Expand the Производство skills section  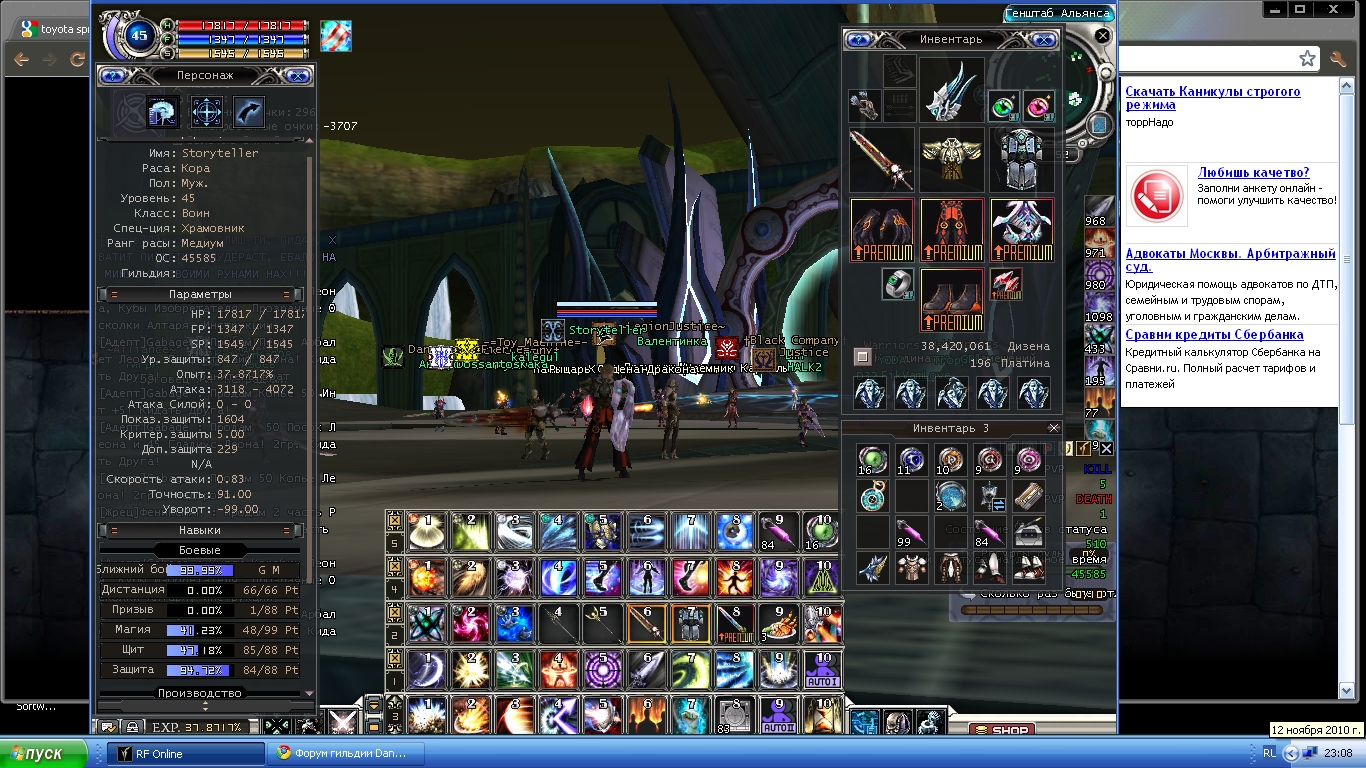point(199,693)
